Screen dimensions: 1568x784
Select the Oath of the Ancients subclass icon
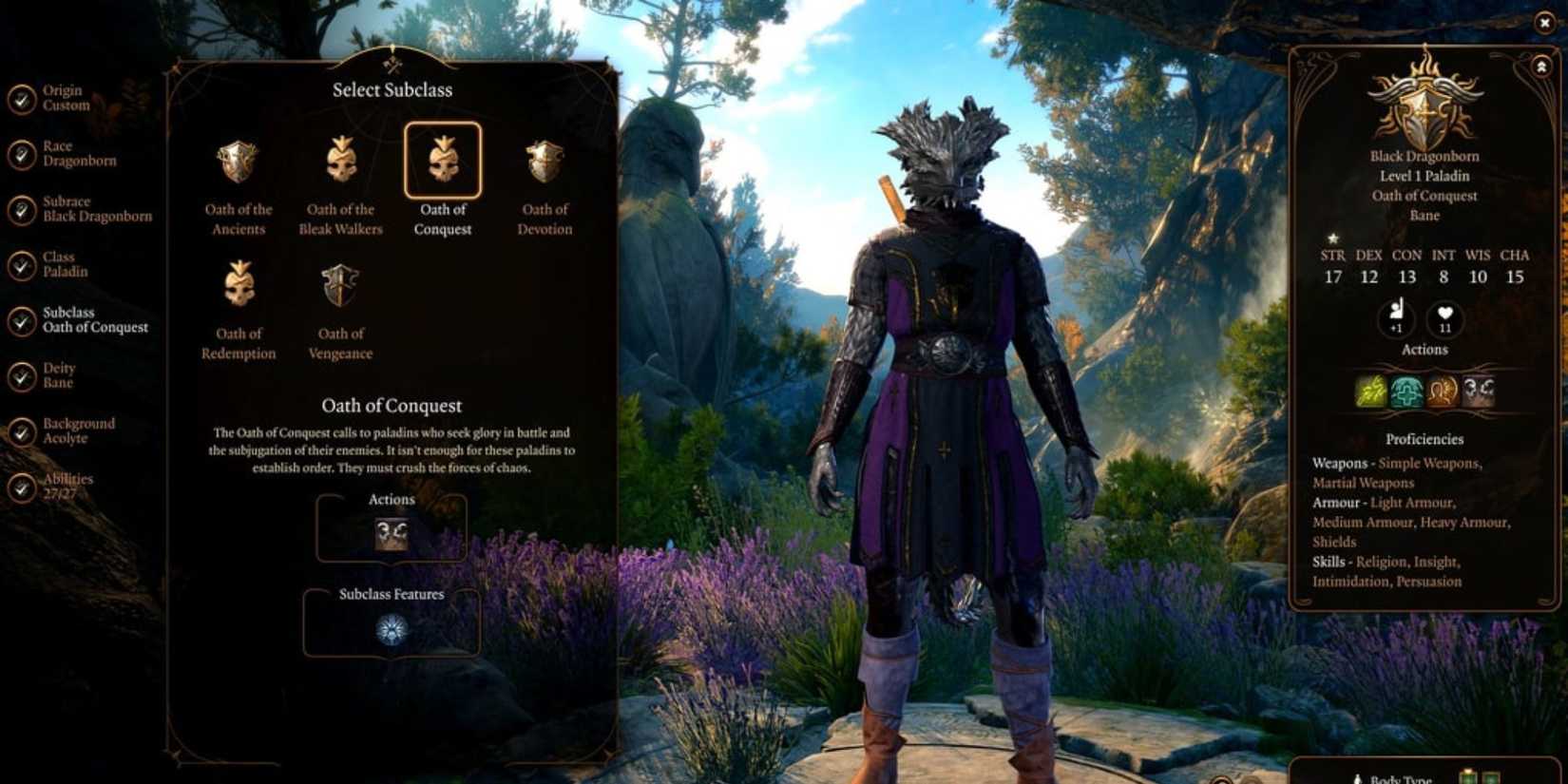(x=238, y=162)
